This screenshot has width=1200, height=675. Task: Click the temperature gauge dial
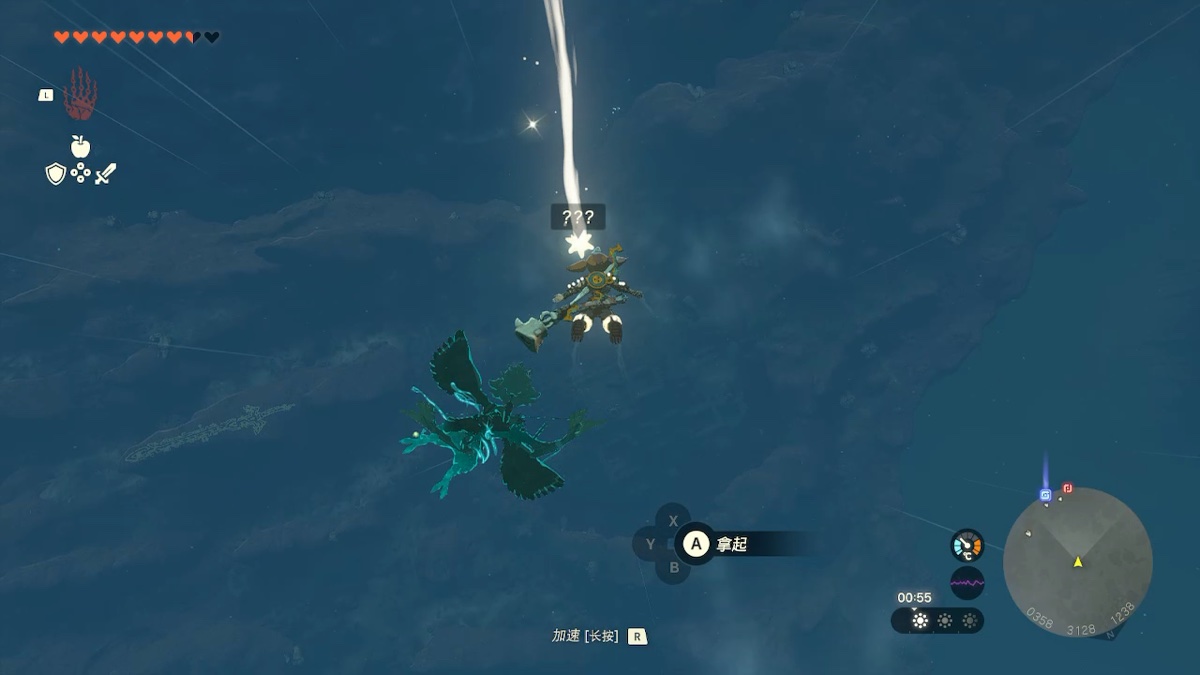point(967,545)
